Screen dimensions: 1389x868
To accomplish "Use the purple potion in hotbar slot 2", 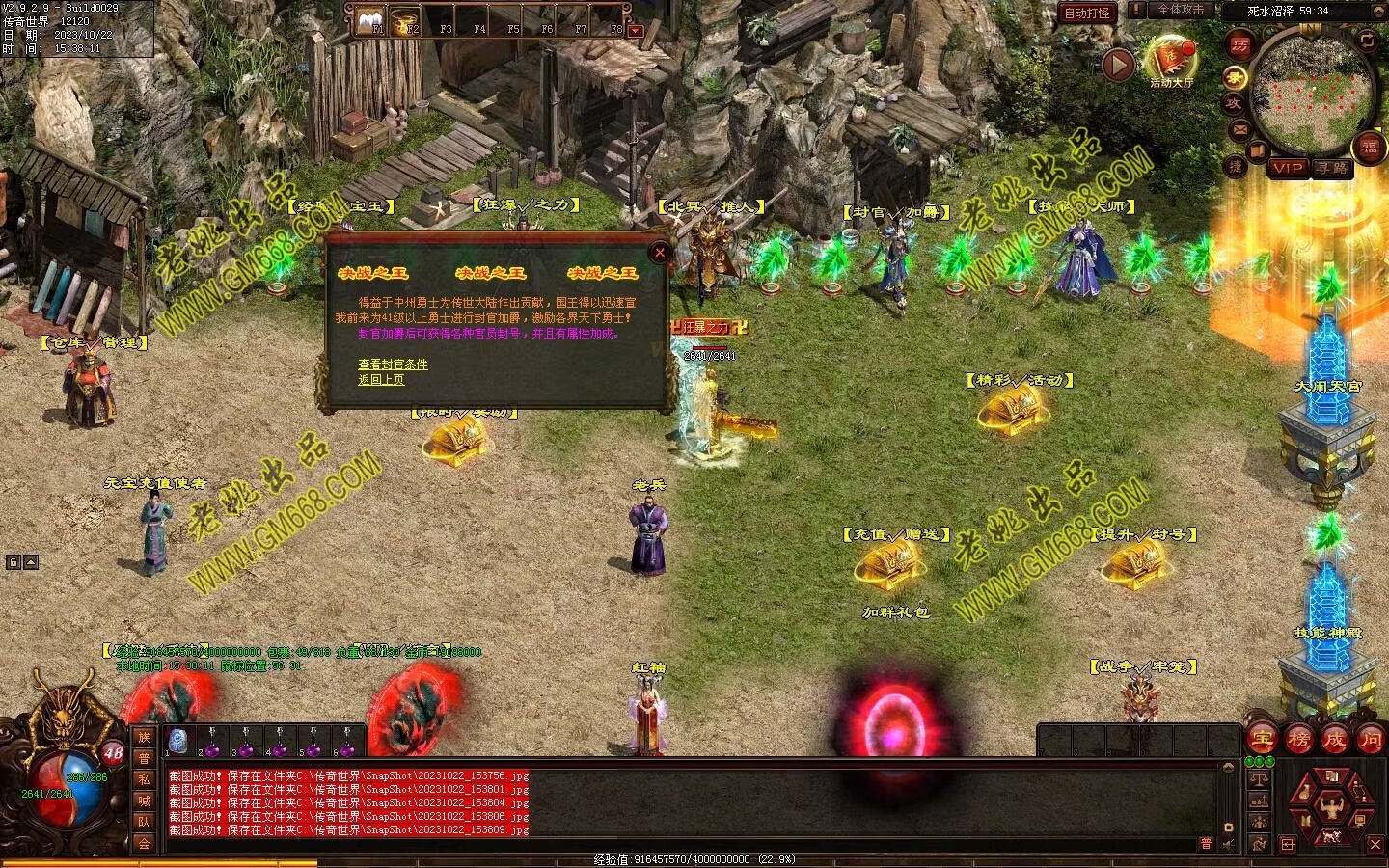I will [212, 741].
